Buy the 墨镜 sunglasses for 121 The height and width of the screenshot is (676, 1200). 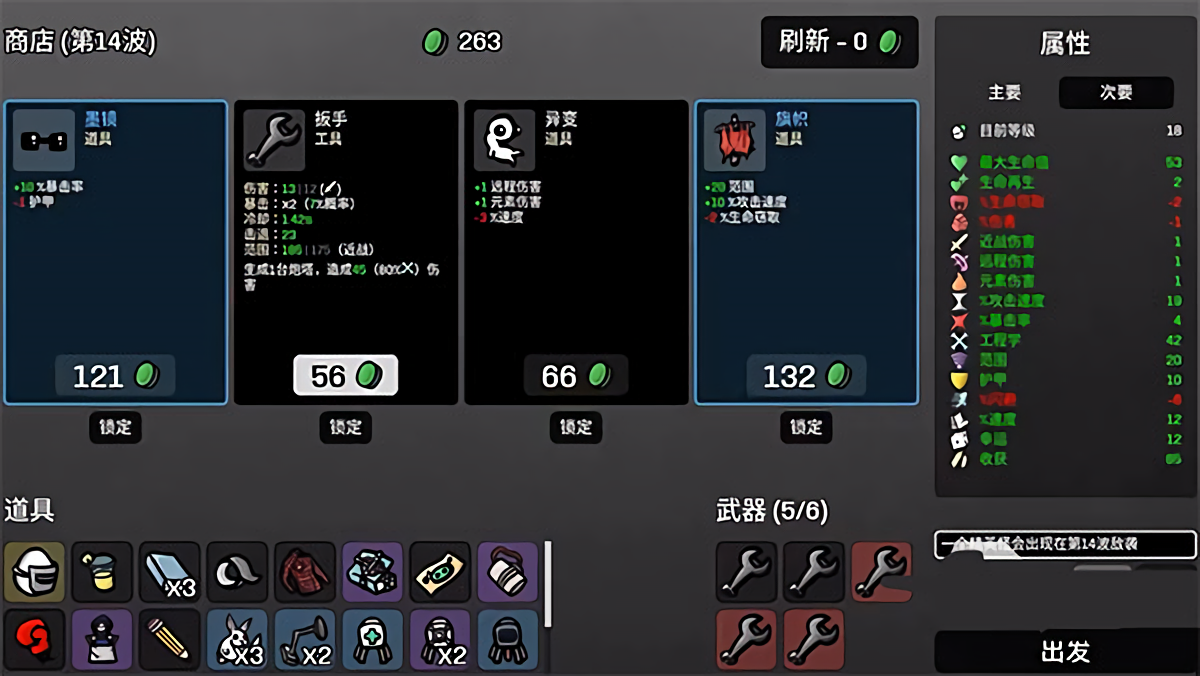[x=115, y=376]
